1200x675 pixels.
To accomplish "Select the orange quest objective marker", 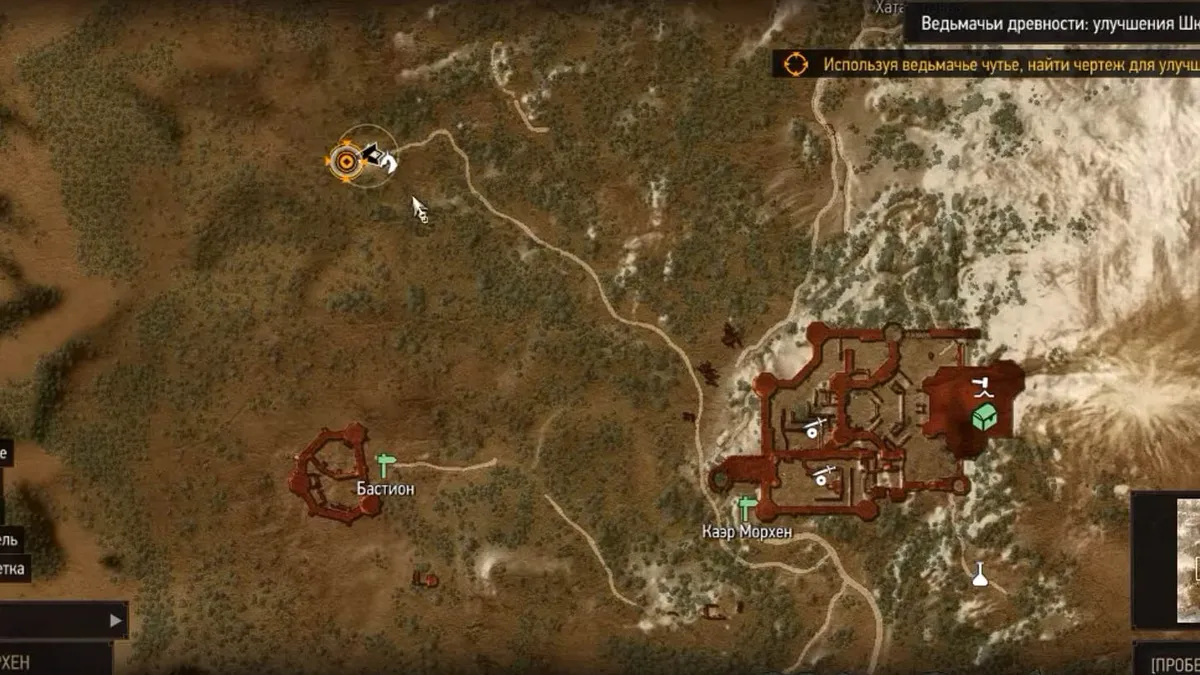I will coord(346,160).
